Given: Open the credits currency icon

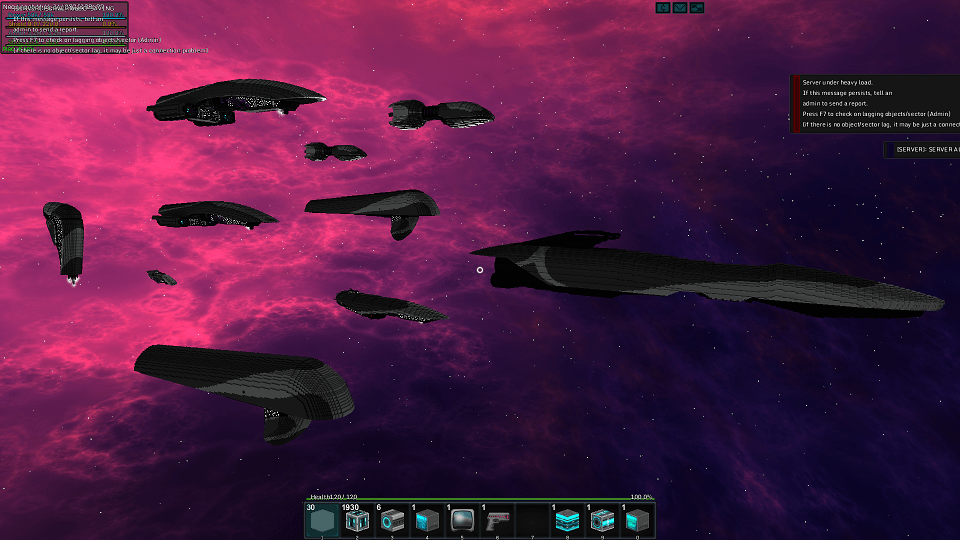Looking at the screenshot, I should (x=663, y=8).
